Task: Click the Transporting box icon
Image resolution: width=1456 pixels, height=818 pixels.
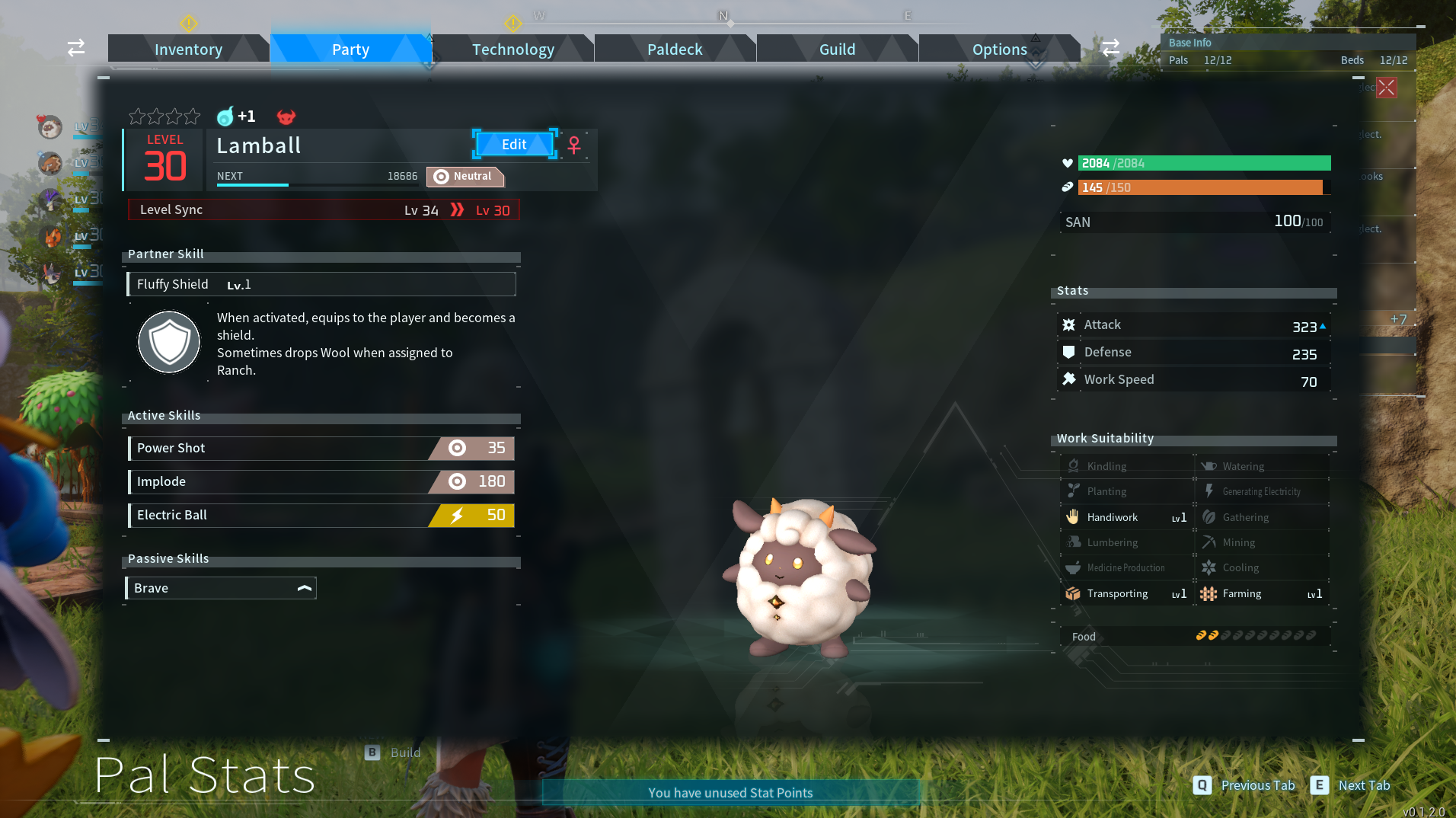Action: [x=1073, y=593]
